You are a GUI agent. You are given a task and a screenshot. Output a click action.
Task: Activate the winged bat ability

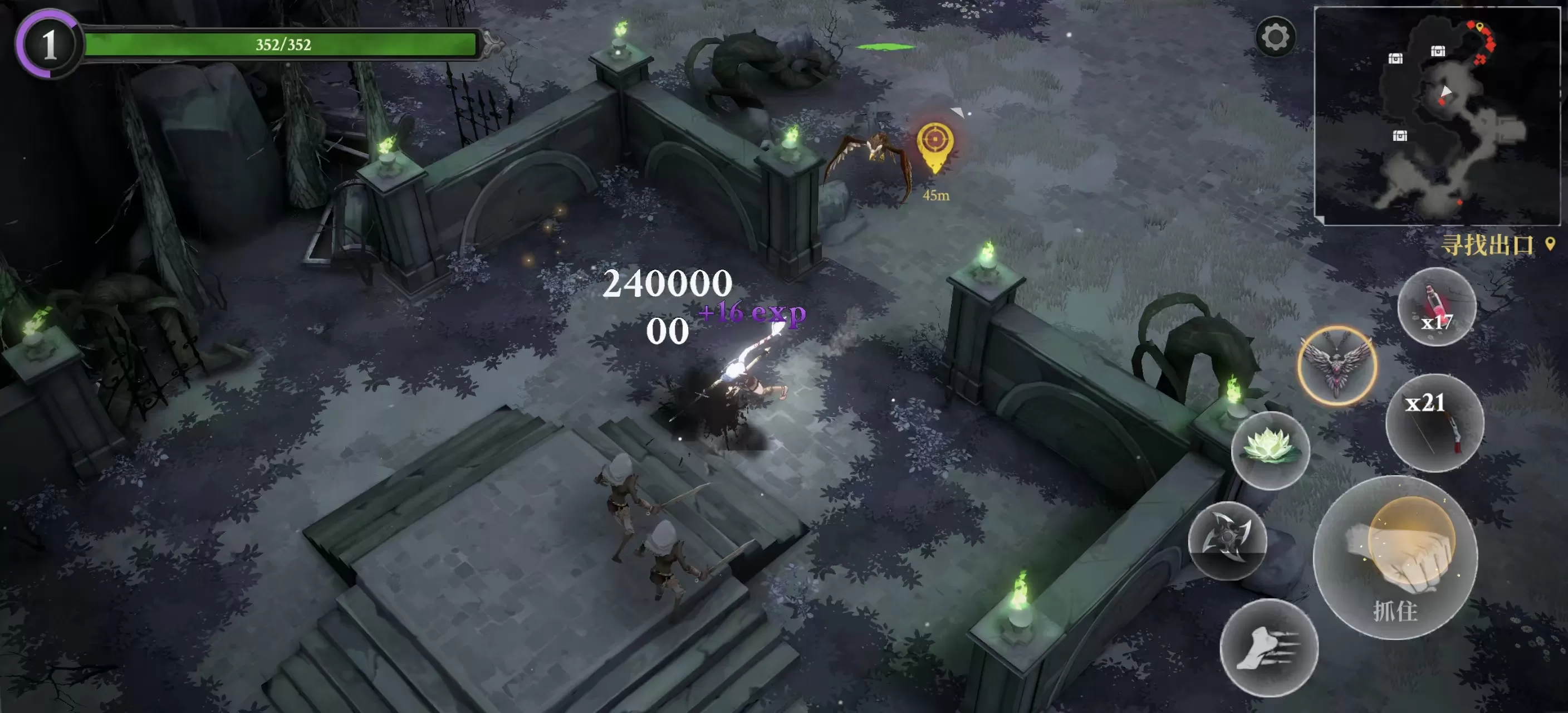coord(1337,366)
